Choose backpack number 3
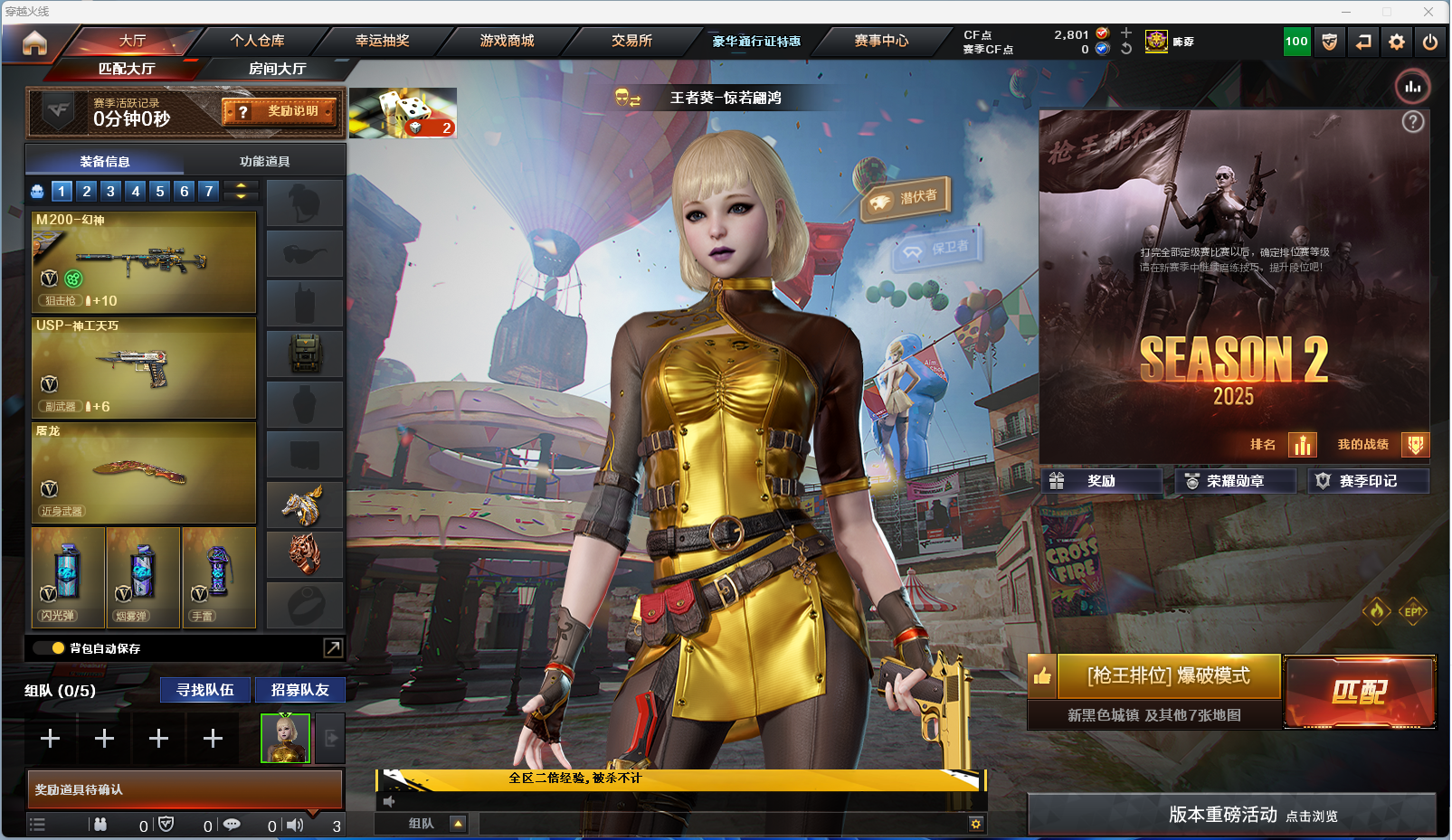Image resolution: width=1452 pixels, height=840 pixels. coord(110,191)
